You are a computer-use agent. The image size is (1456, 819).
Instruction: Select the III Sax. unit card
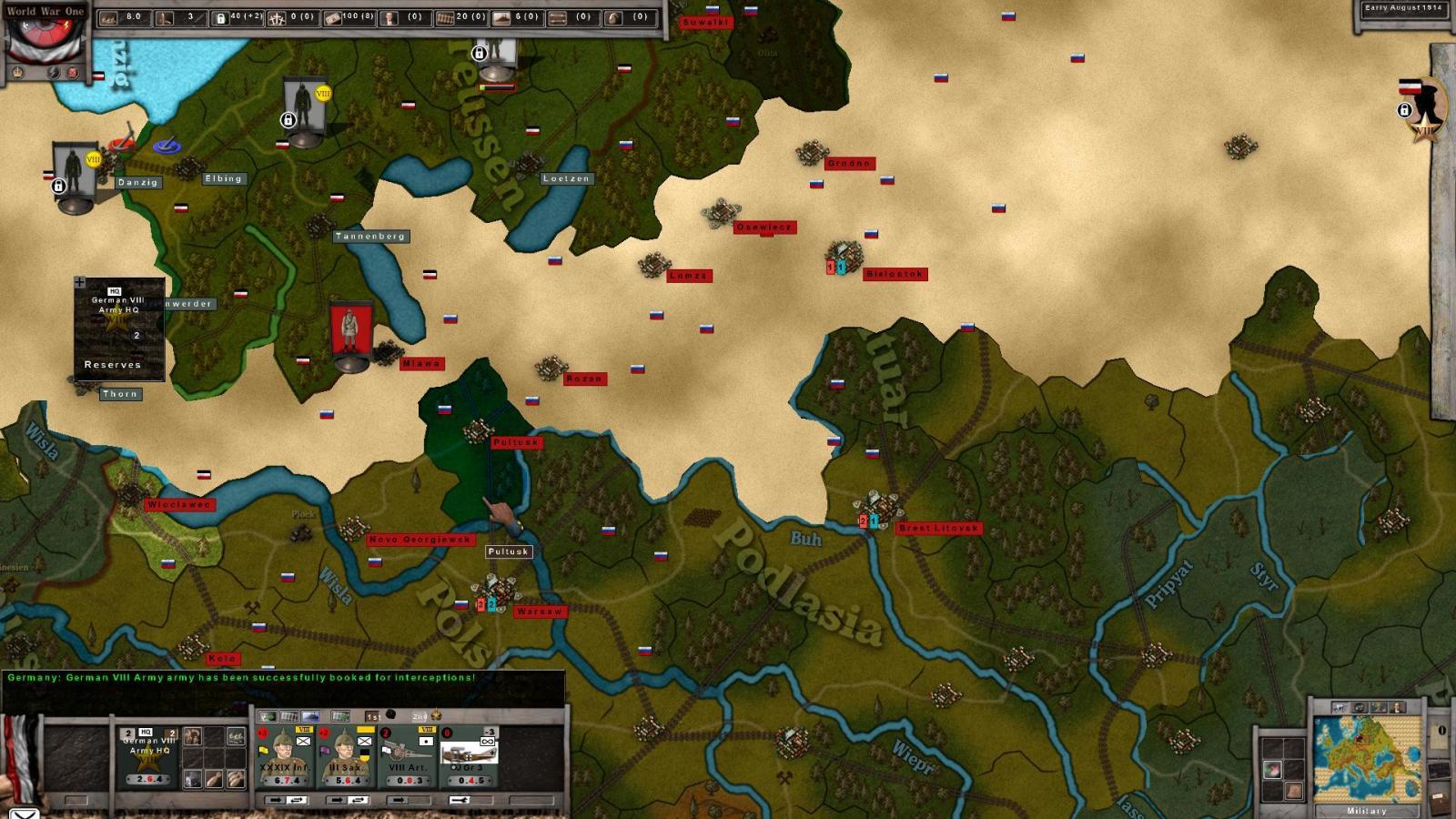coord(347,757)
